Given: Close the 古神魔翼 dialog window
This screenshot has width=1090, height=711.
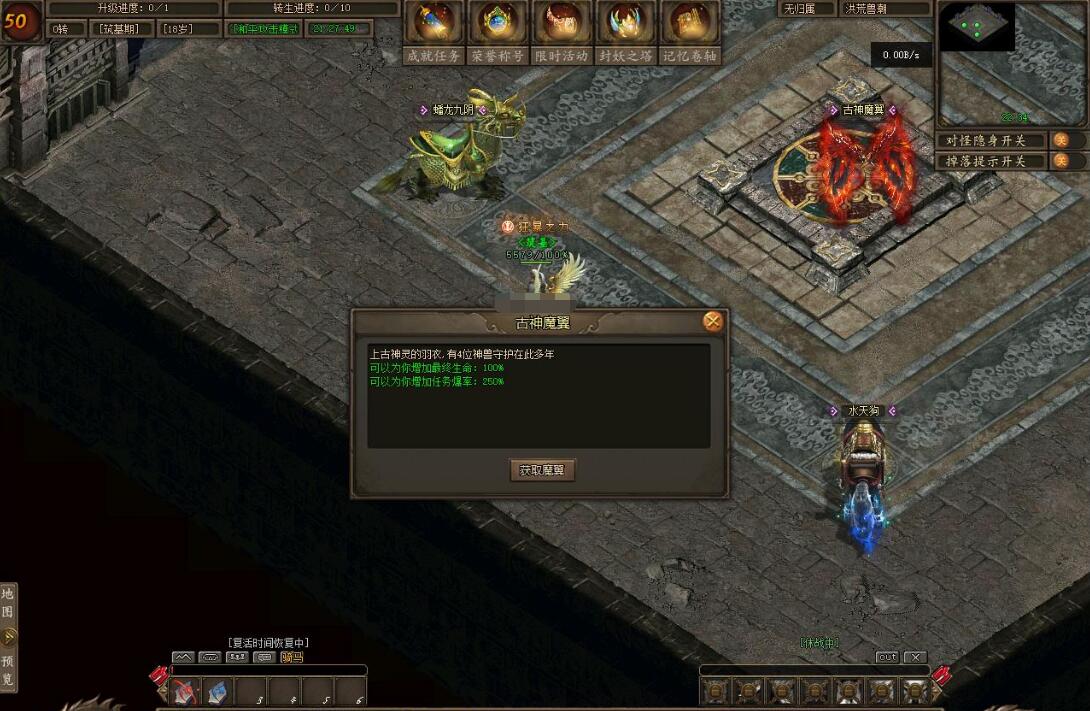Looking at the screenshot, I should [x=712, y=321].
